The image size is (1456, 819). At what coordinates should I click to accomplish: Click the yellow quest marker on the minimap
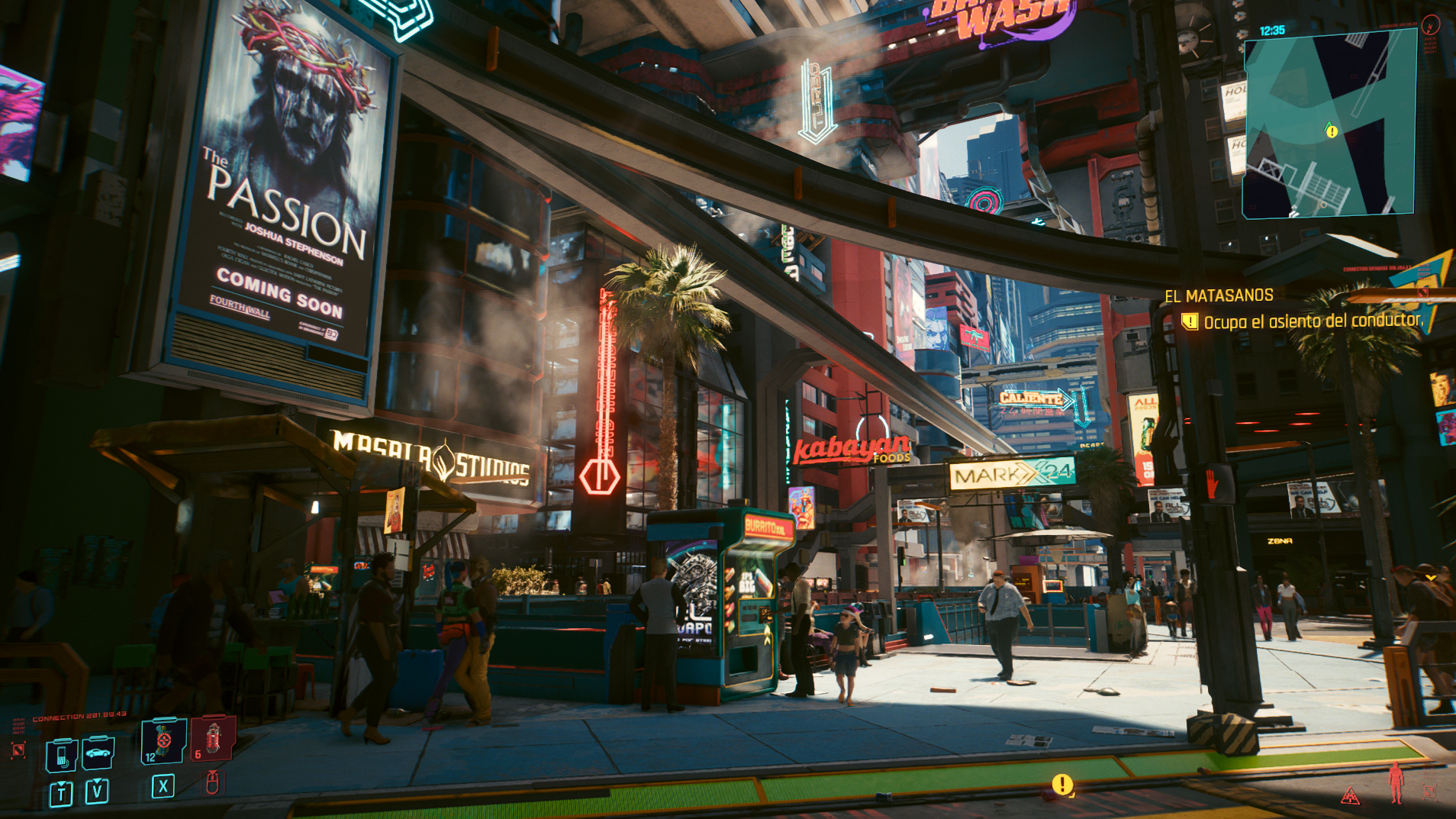pos(1332,131)
